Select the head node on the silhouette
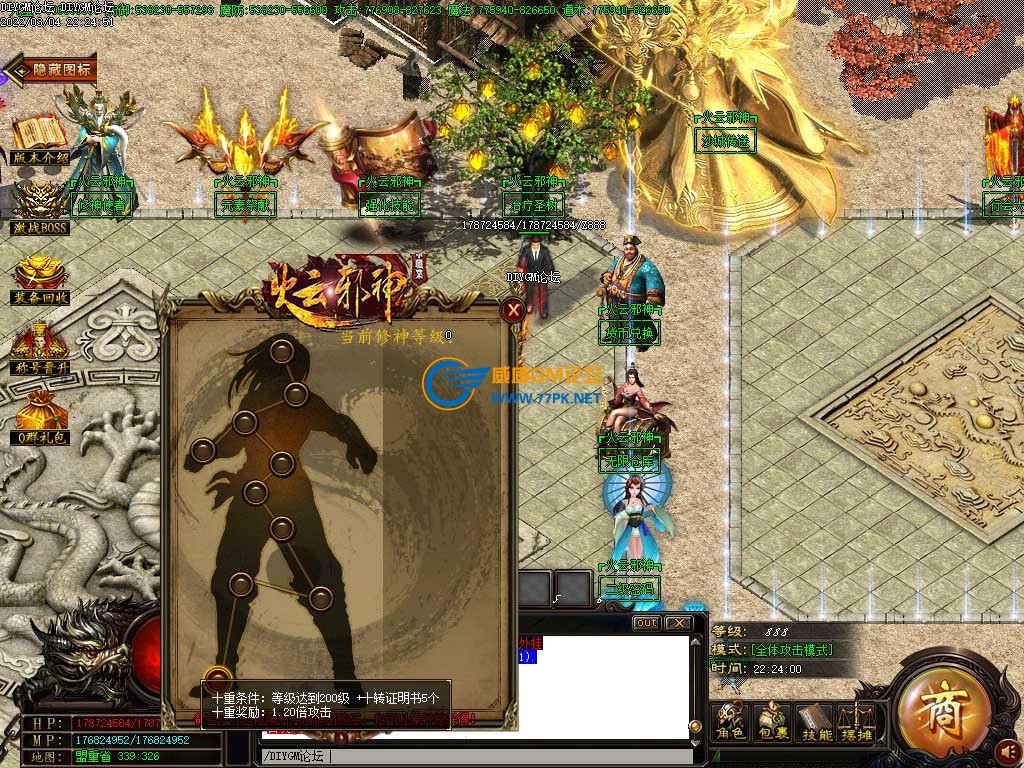 (283, 350)
